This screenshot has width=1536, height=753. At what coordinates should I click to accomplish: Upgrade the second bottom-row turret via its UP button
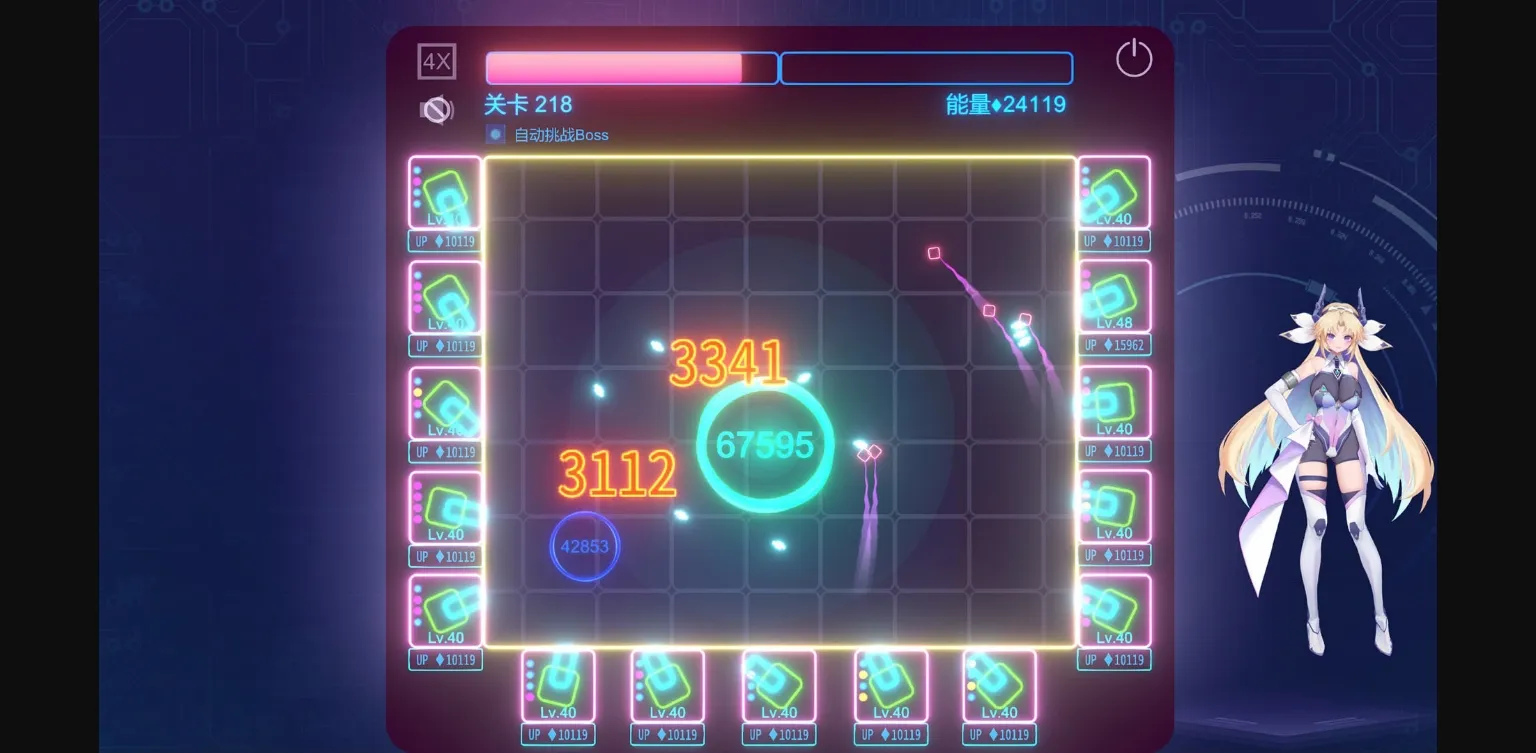coord(667,733)
